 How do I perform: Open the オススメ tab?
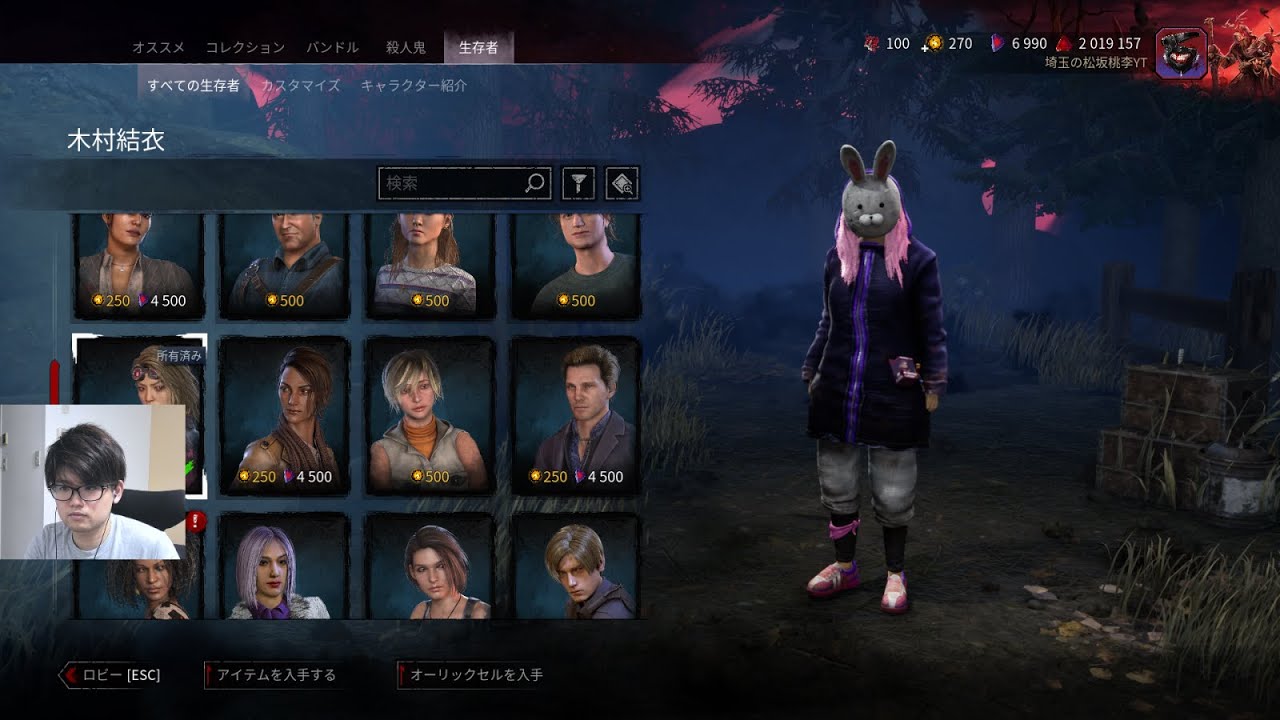(158, 47)
